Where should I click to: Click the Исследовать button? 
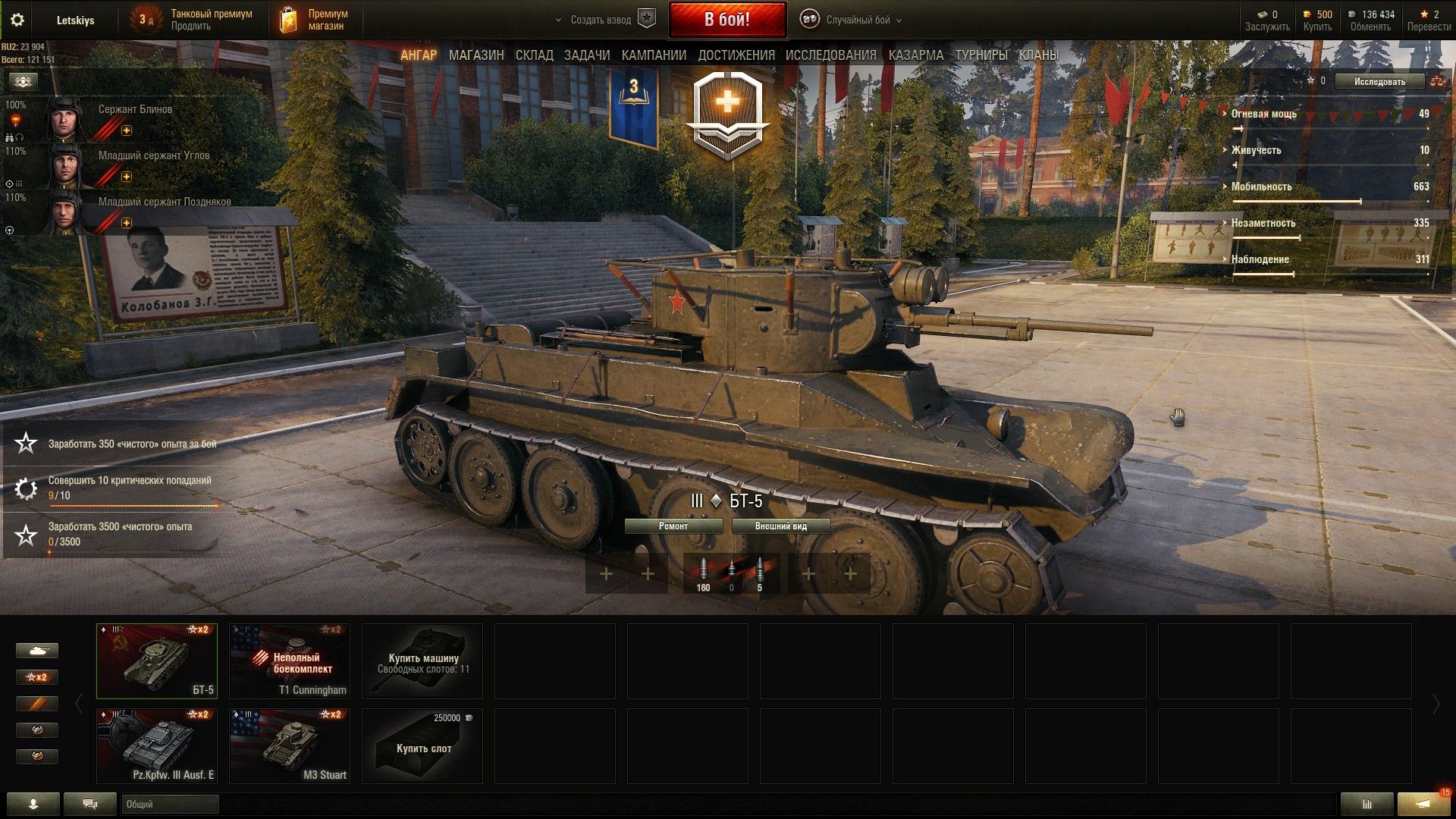click(1379, 81)
